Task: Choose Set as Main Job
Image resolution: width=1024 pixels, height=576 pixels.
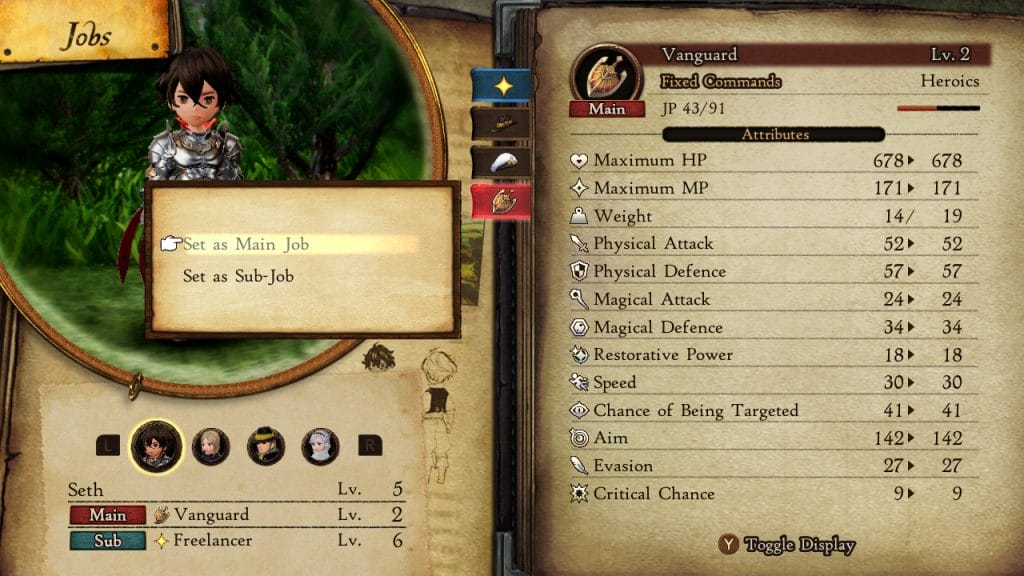Action: click(246, 244)
